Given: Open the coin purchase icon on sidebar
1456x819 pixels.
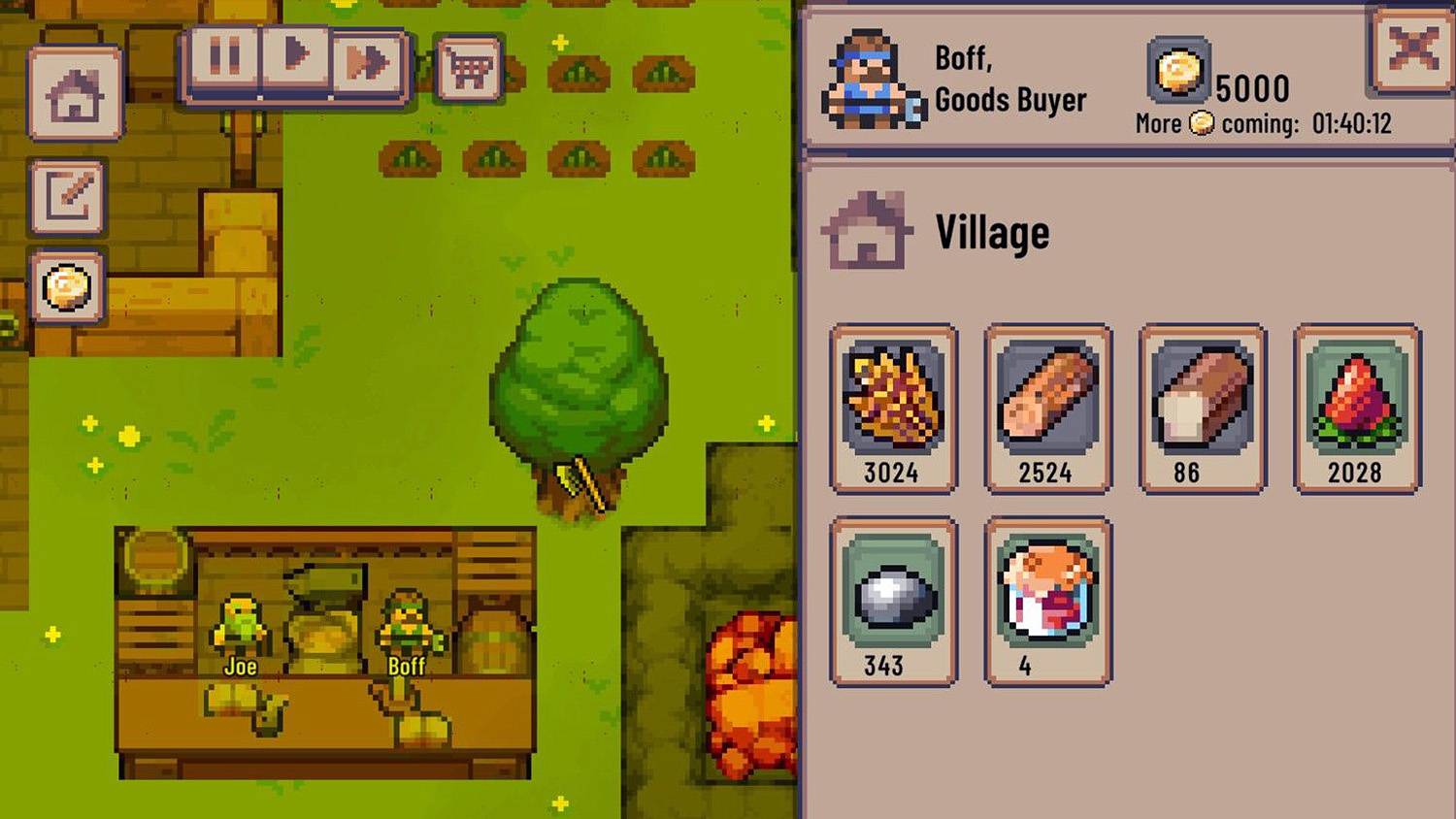Looking at the screenshot, I should click(68, 288).
